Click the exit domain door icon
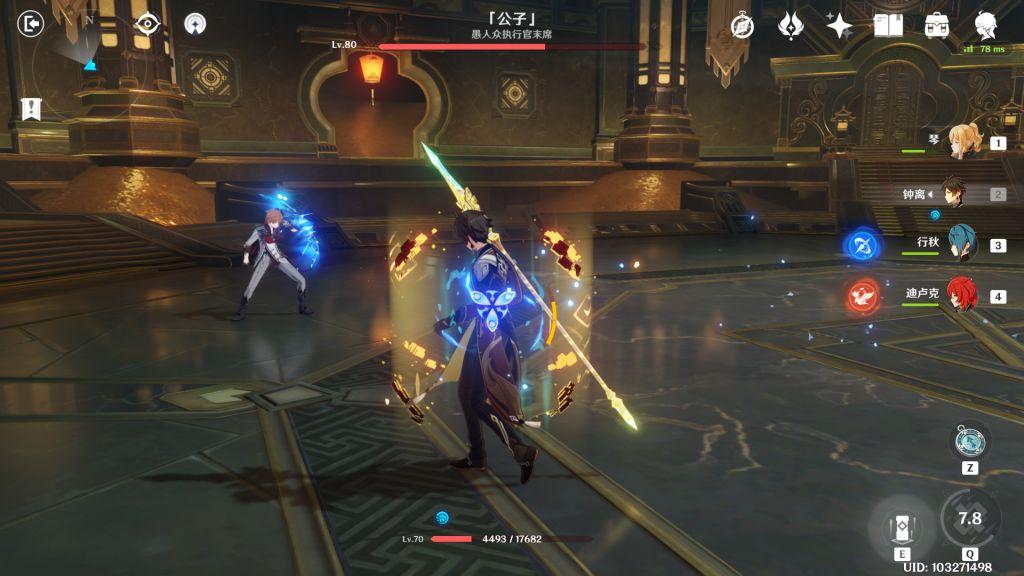 pyautogui.click(x=31, y=23)
